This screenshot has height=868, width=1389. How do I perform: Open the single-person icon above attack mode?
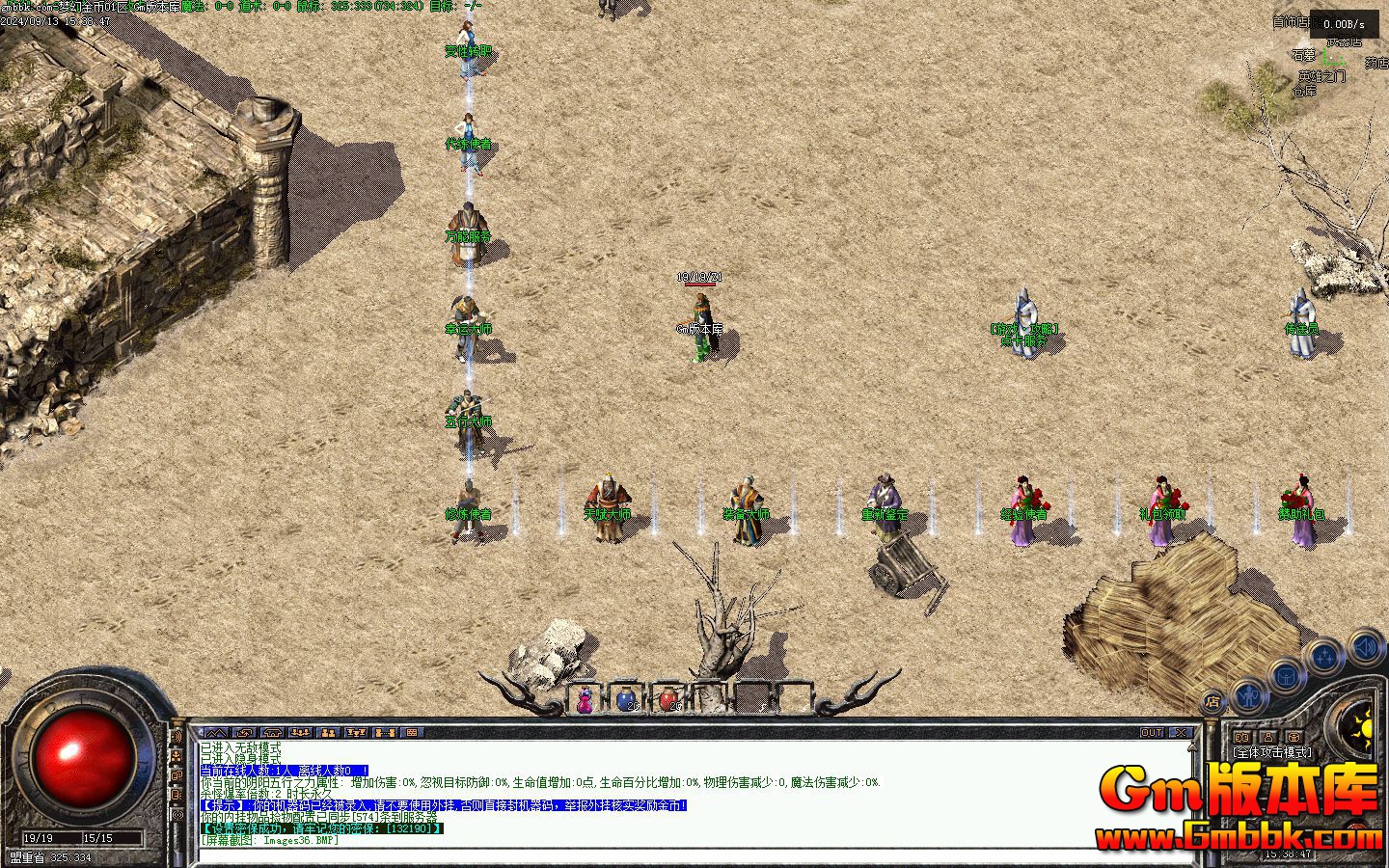(x=1266, y=738)
